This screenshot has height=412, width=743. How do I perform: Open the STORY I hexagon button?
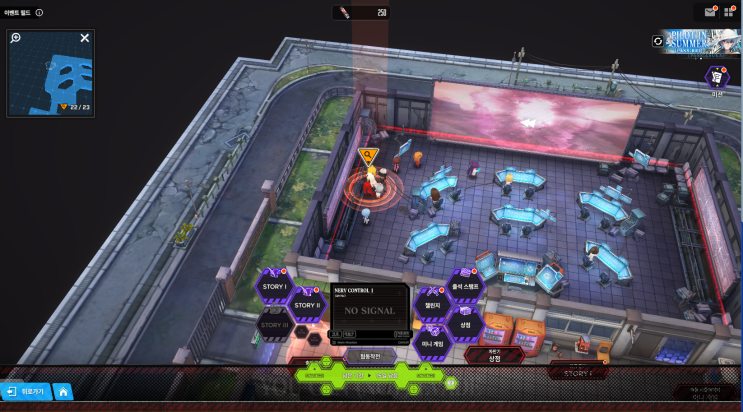click(273, 287)
